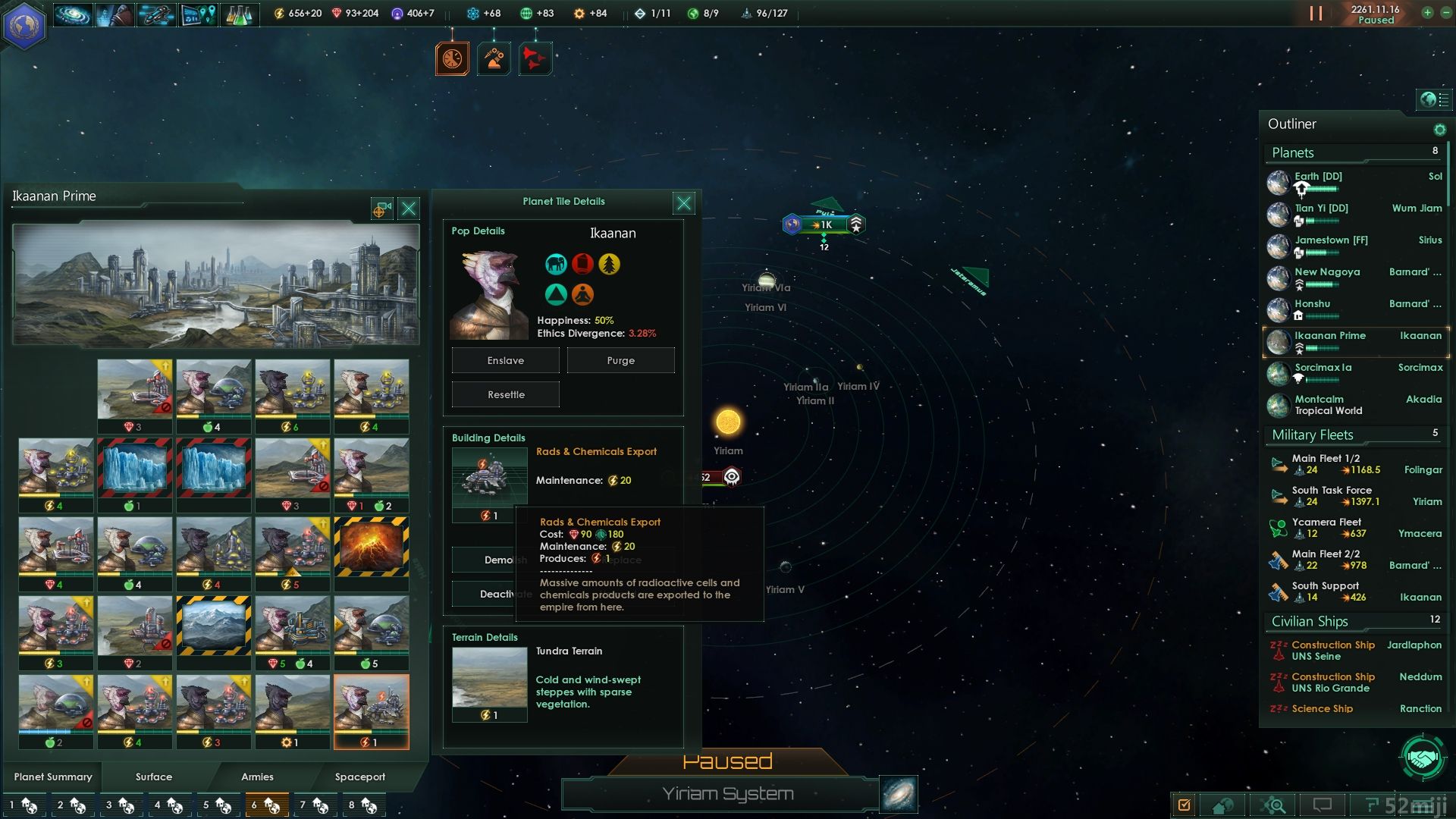Open the Surface tab
This screenshot has width=1456, height=819.
point(154,777)
